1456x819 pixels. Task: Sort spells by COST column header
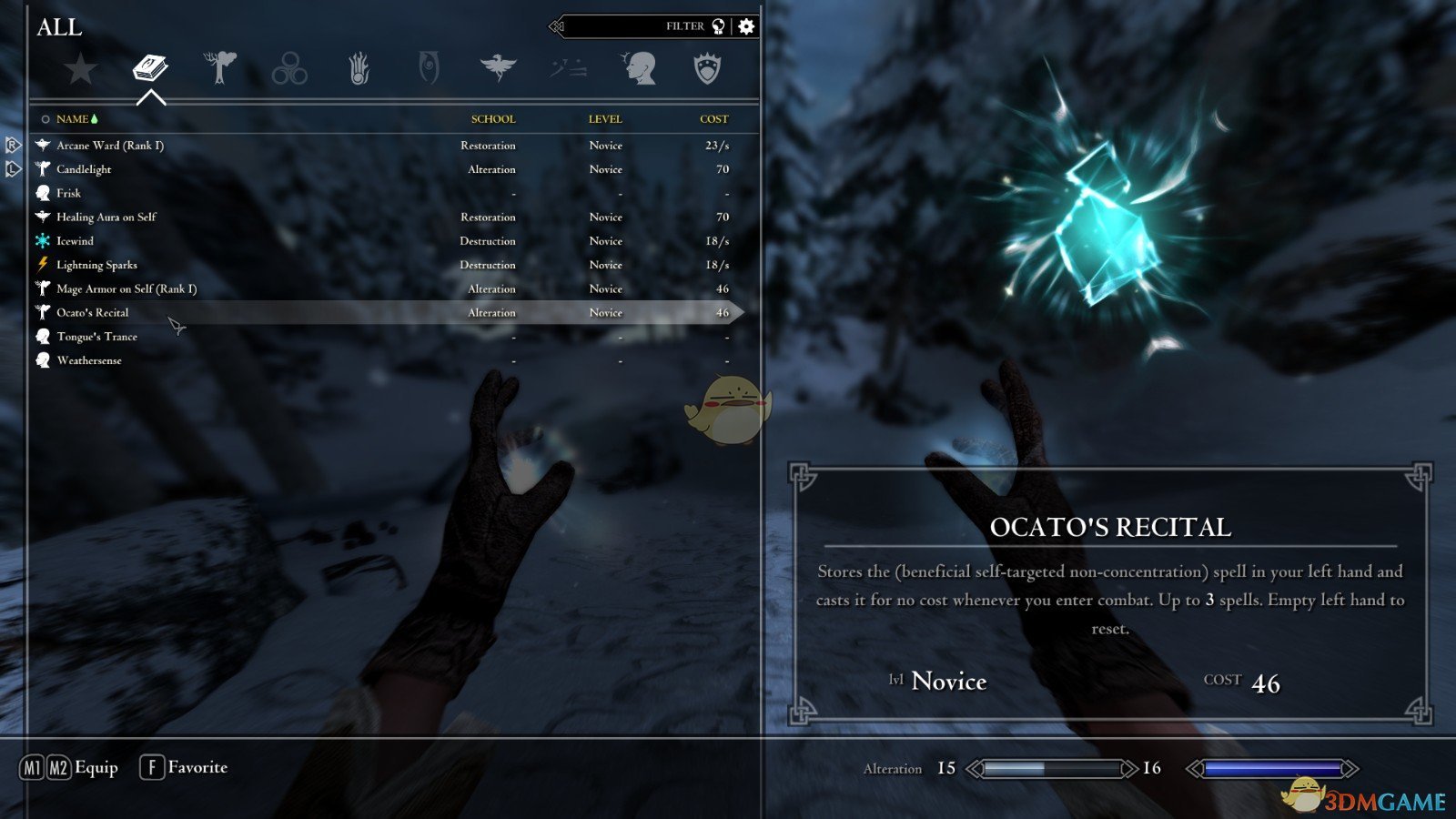(x=715, y=118)
